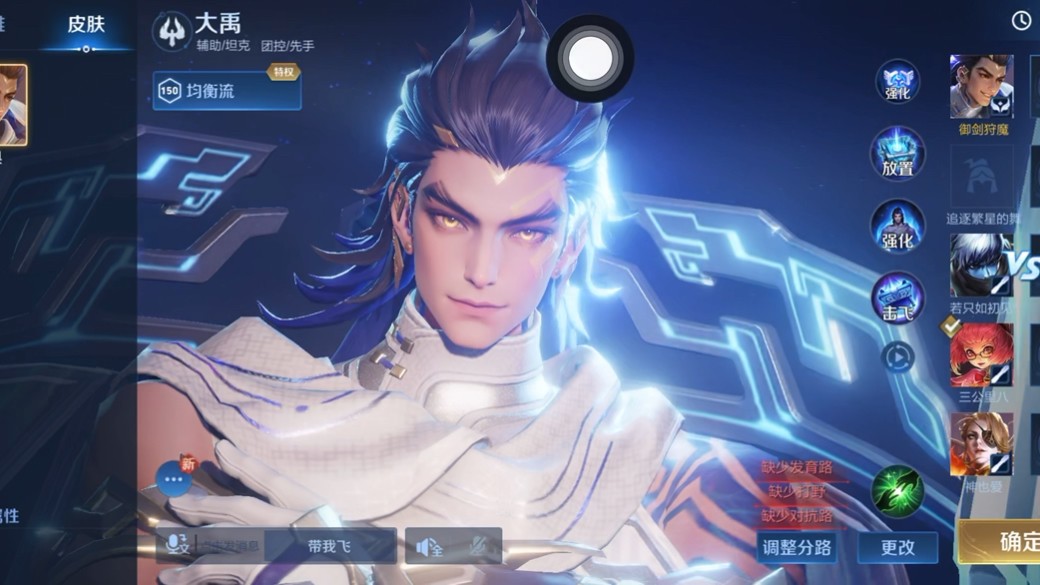Screen dimensions: 1040x585
Task: Select the green summoner spell icon
Action: [896, 490]
